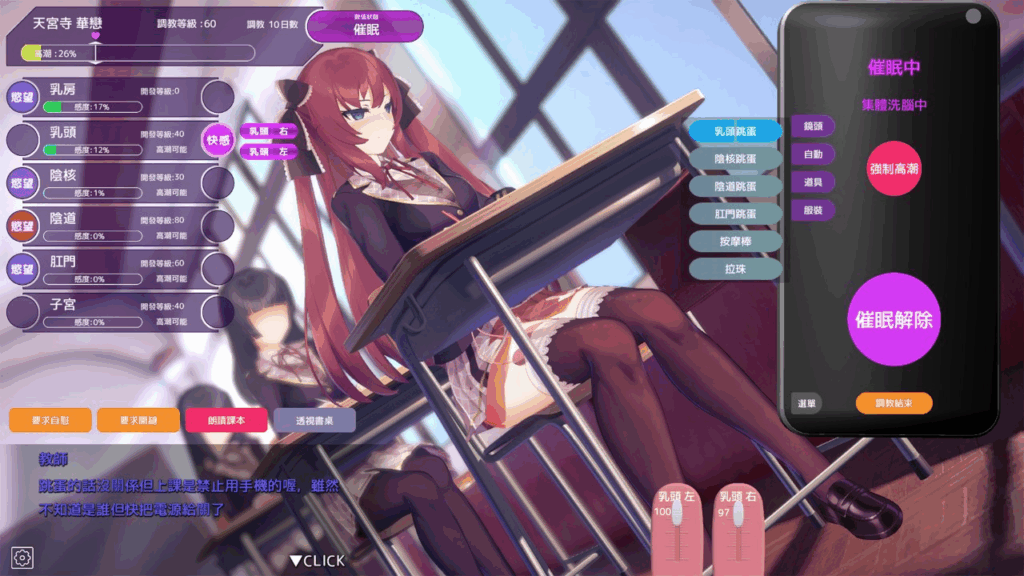This screenshot has width=1024, height=576.
Task: Click the purple 催眠 status button
Action: click(366, 27)
